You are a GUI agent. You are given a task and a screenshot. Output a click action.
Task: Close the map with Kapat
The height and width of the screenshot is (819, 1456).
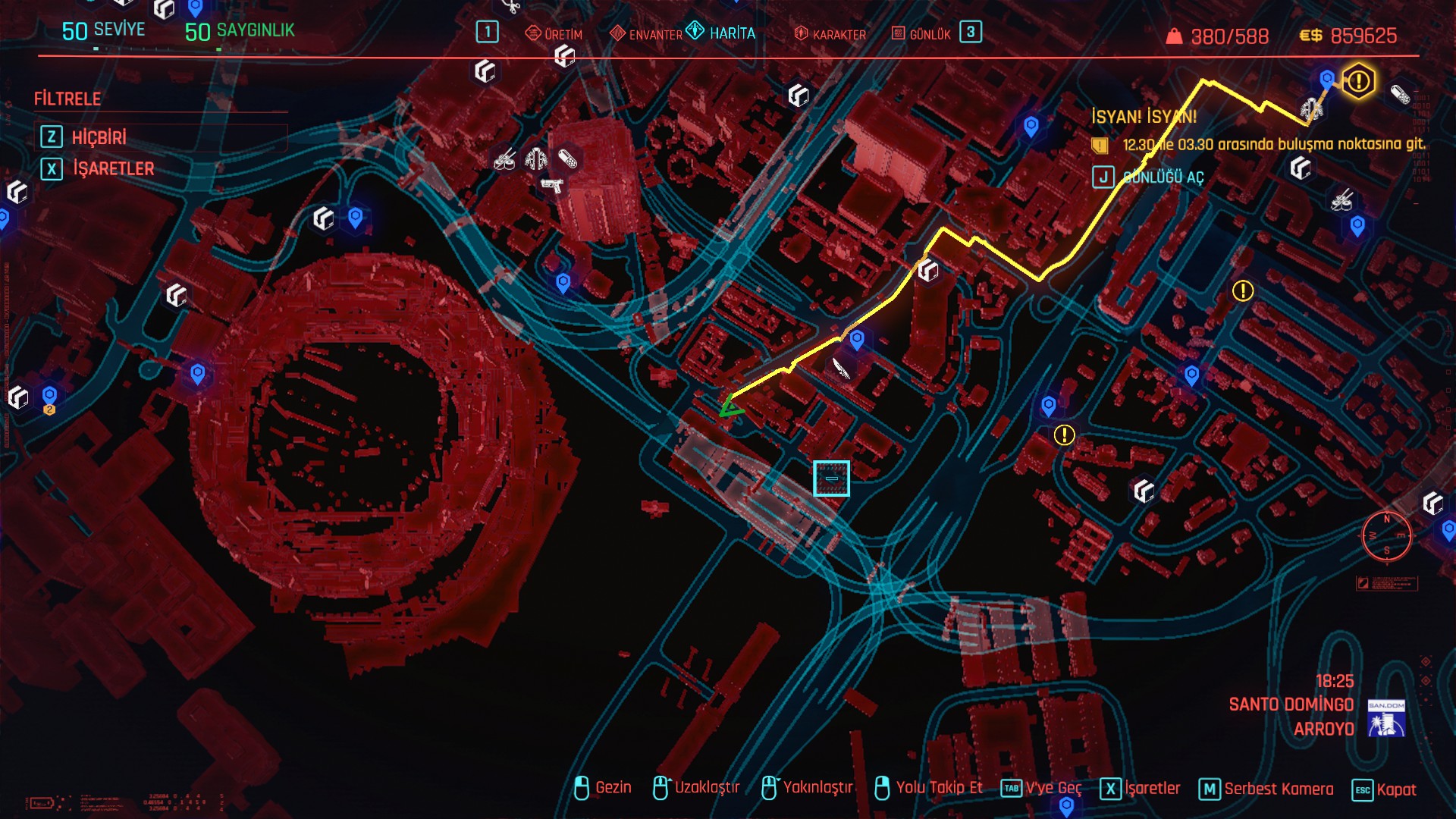(1385, 789)
